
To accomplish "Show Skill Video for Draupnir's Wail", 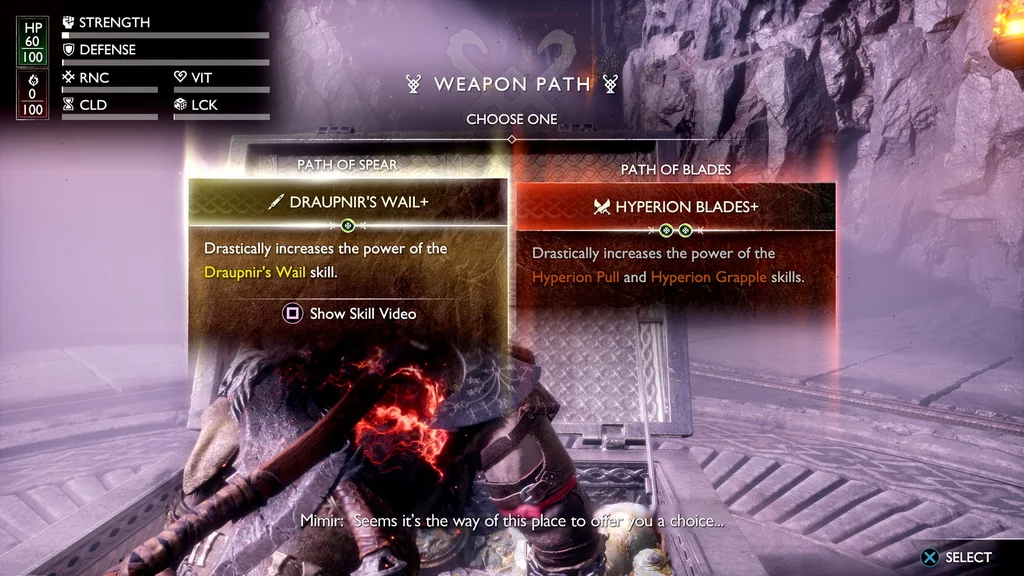I will pos(349,314).
